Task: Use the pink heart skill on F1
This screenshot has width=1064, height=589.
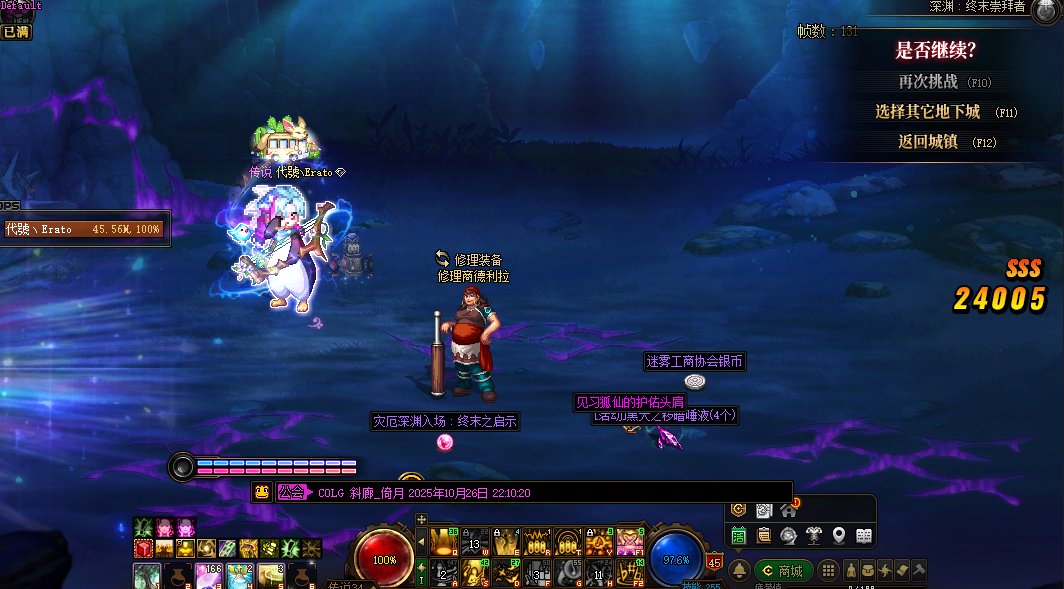Action: 630,541
